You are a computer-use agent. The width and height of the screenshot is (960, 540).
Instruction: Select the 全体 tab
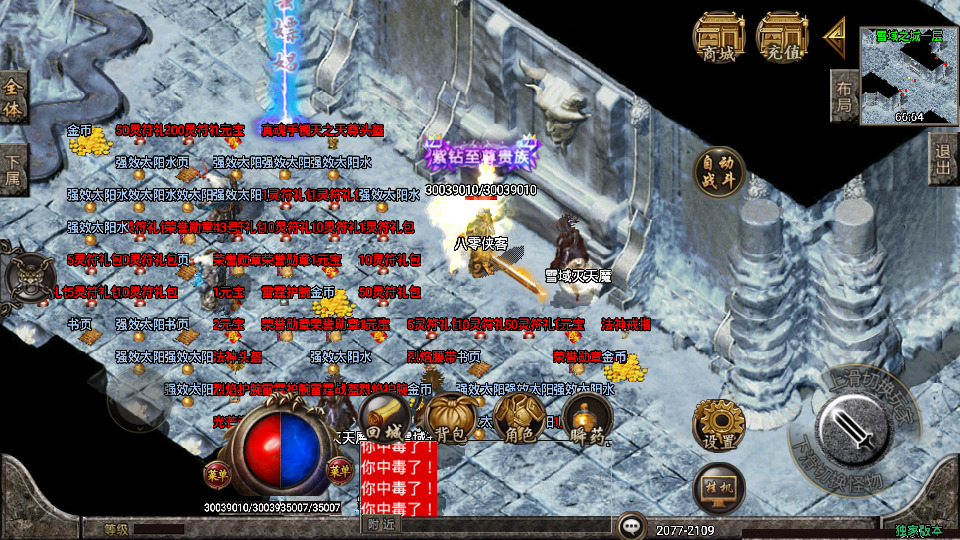pyautogui.click(x=13, y=98)
